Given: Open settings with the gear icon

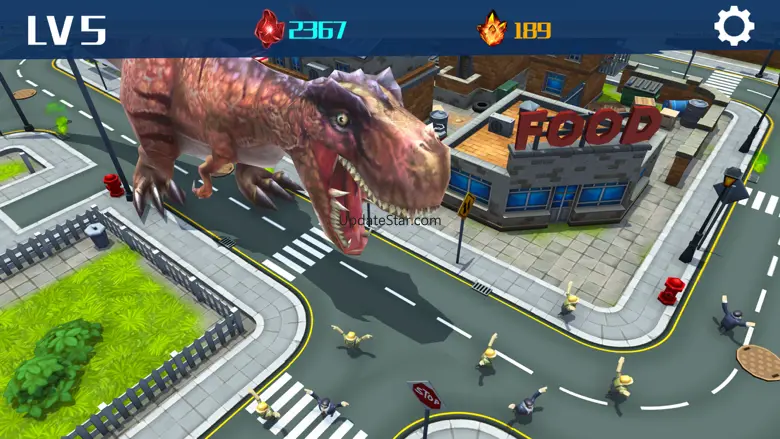Looking at the screenshot, I should coord(734,26).
